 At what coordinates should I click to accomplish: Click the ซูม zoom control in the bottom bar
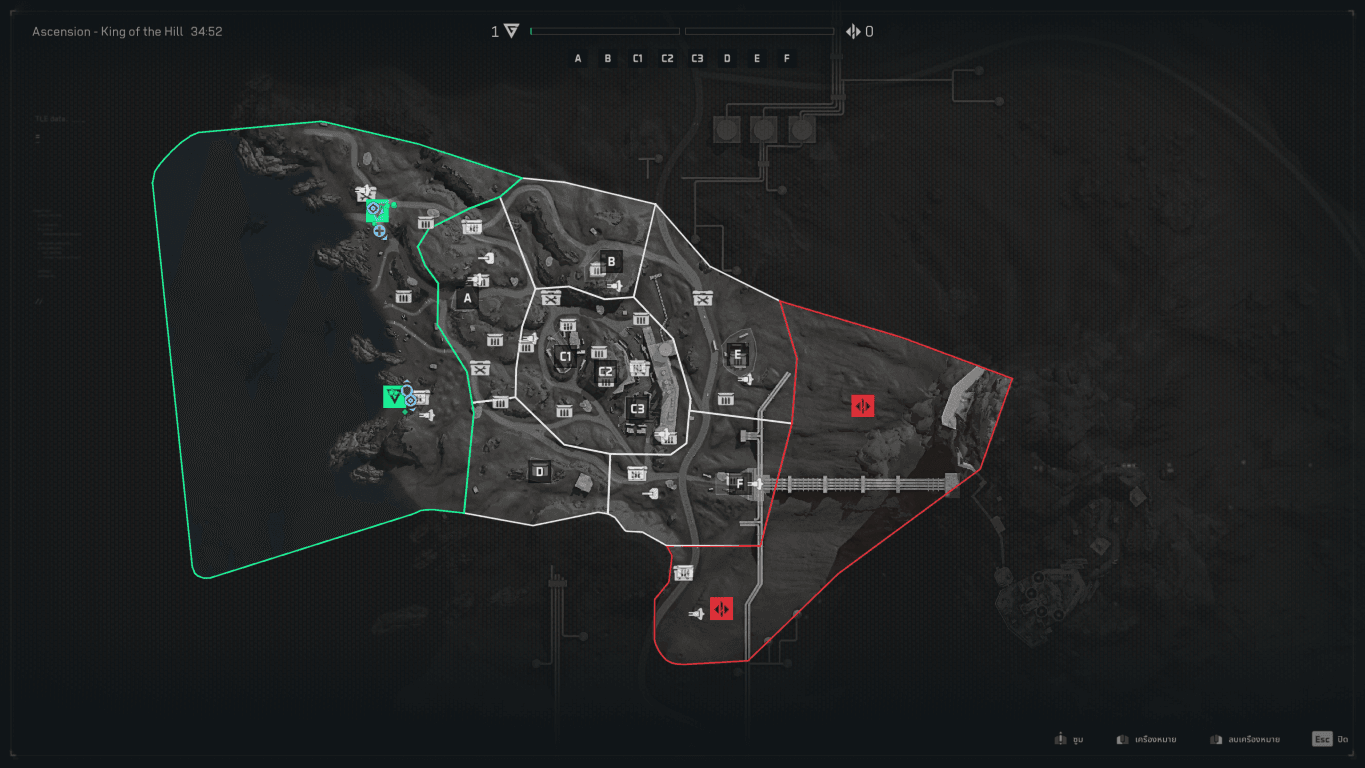pos(1066,738)
